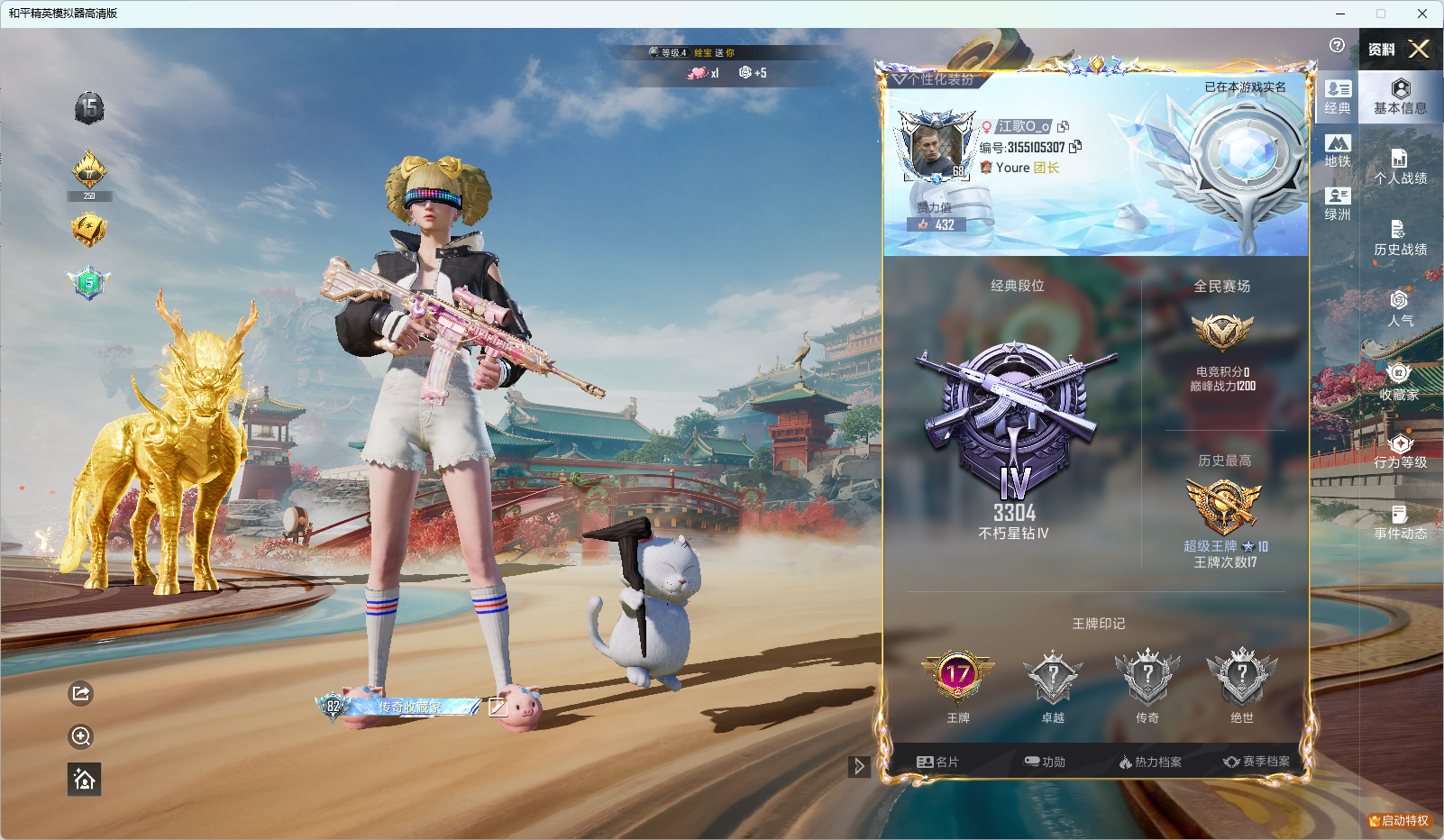The image size is (1444, 840).
Task: Select the 经典 mode tab
Action: tap(1338, 97)
